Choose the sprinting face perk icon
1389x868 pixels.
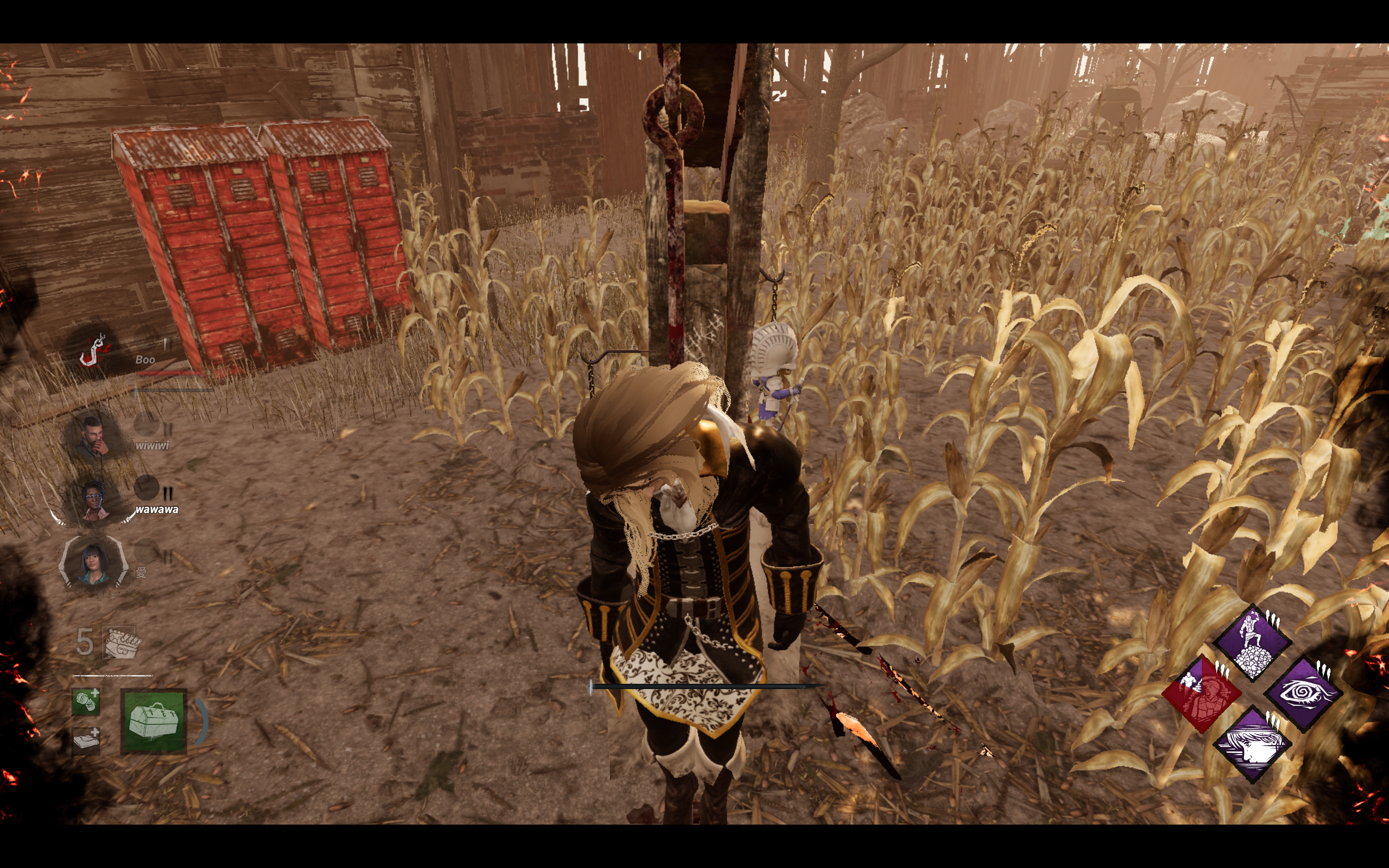pos(1253,745)
